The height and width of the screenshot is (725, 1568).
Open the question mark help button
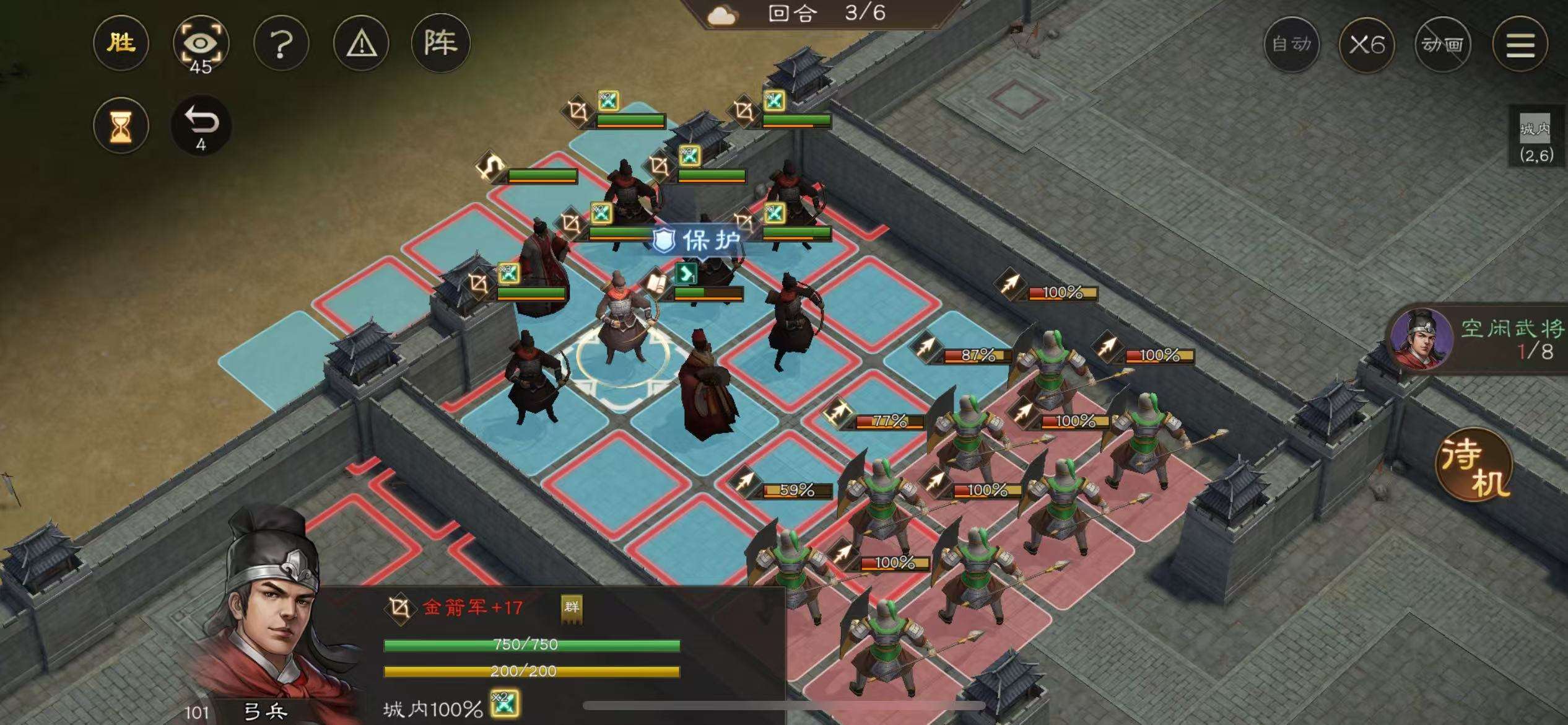pos(281,43)
